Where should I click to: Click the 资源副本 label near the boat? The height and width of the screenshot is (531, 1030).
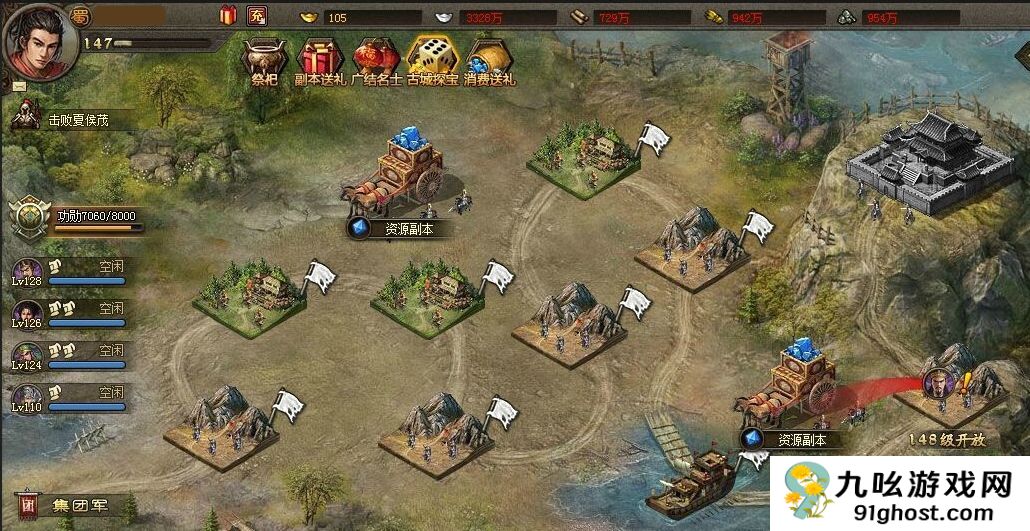793,439
